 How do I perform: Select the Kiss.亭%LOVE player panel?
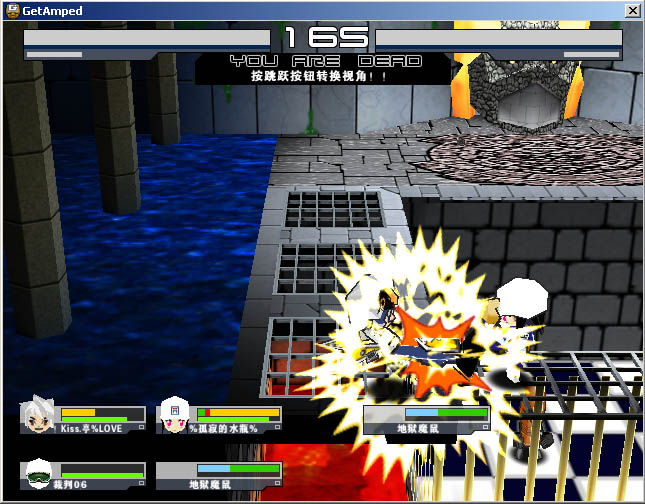tap(83, 418)
